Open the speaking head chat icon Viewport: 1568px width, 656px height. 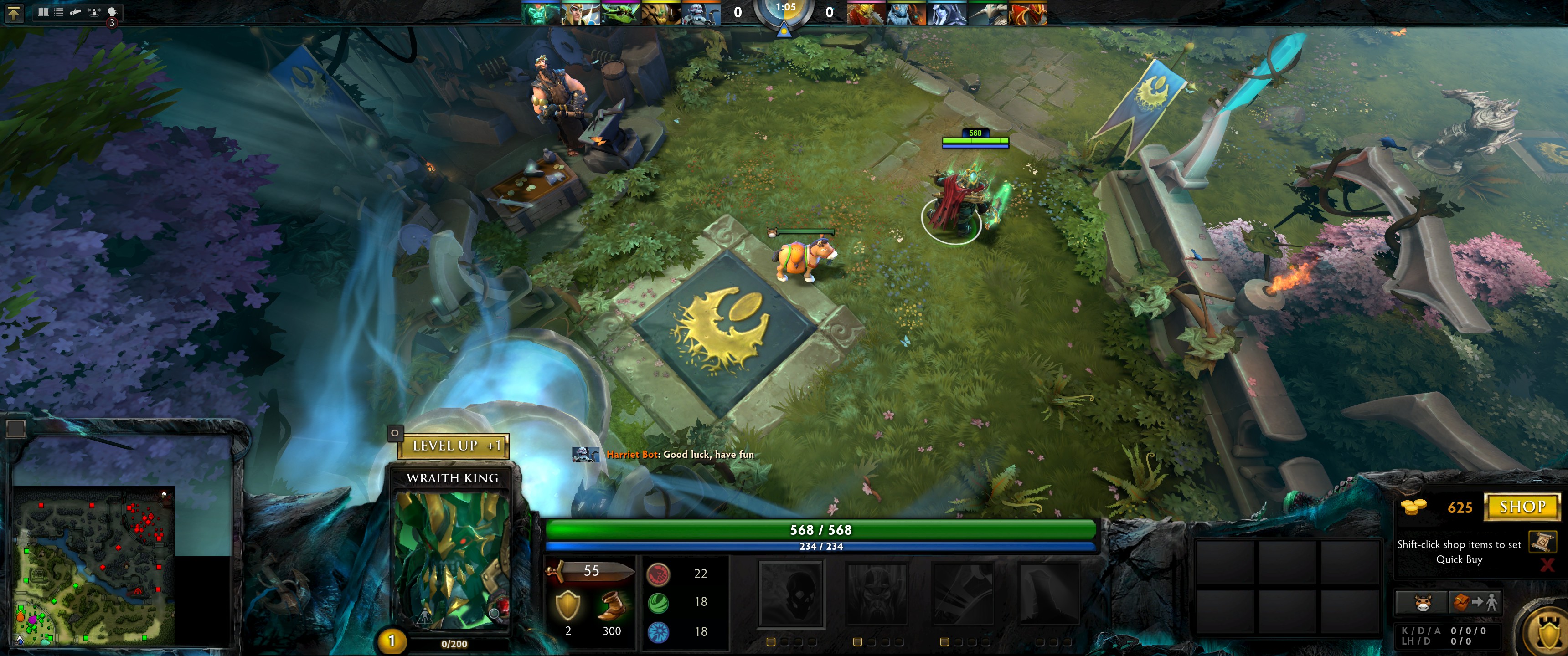tap(112, 11)
